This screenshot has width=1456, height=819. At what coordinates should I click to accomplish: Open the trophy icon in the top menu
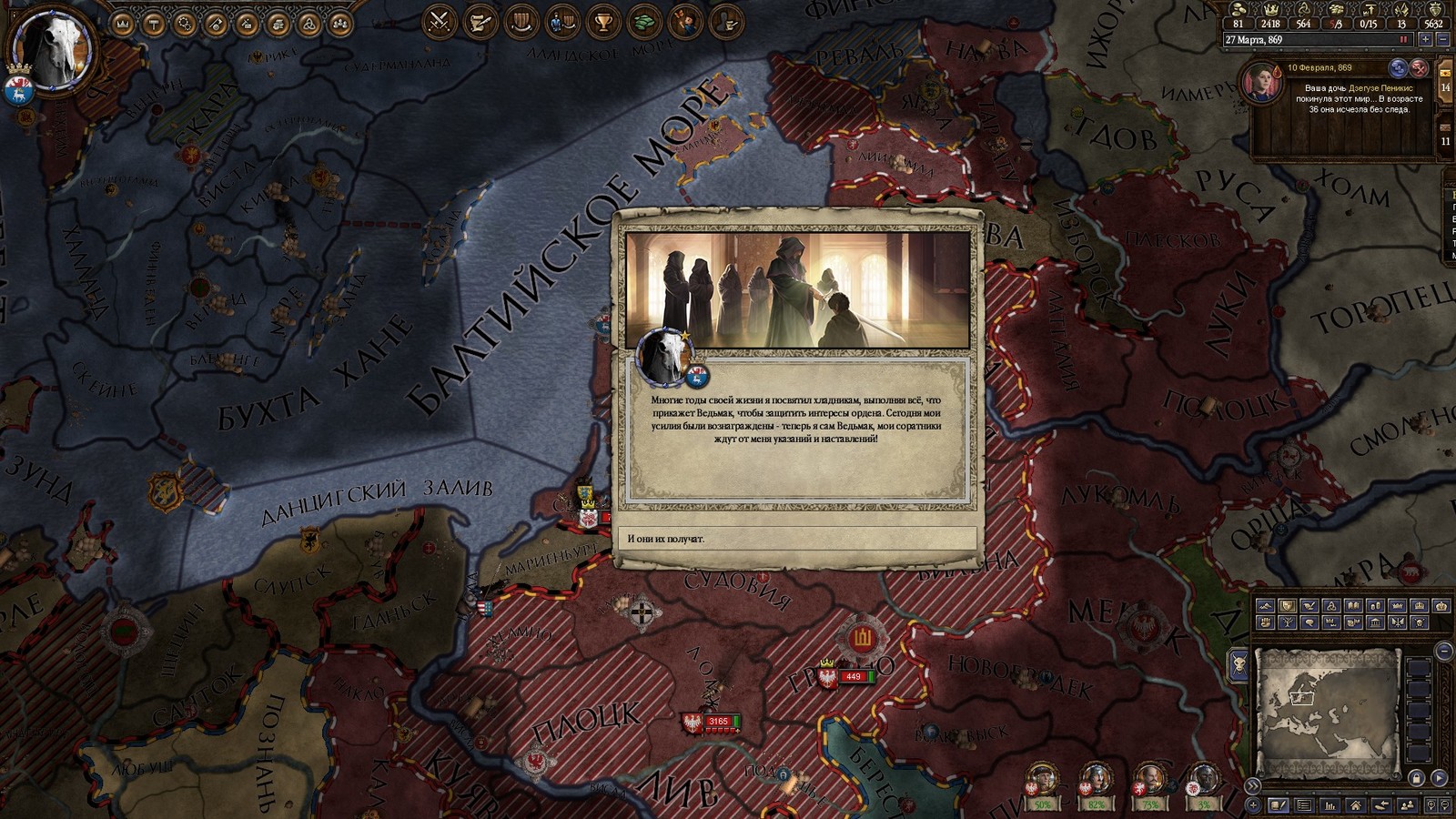(x=602, y=22)
